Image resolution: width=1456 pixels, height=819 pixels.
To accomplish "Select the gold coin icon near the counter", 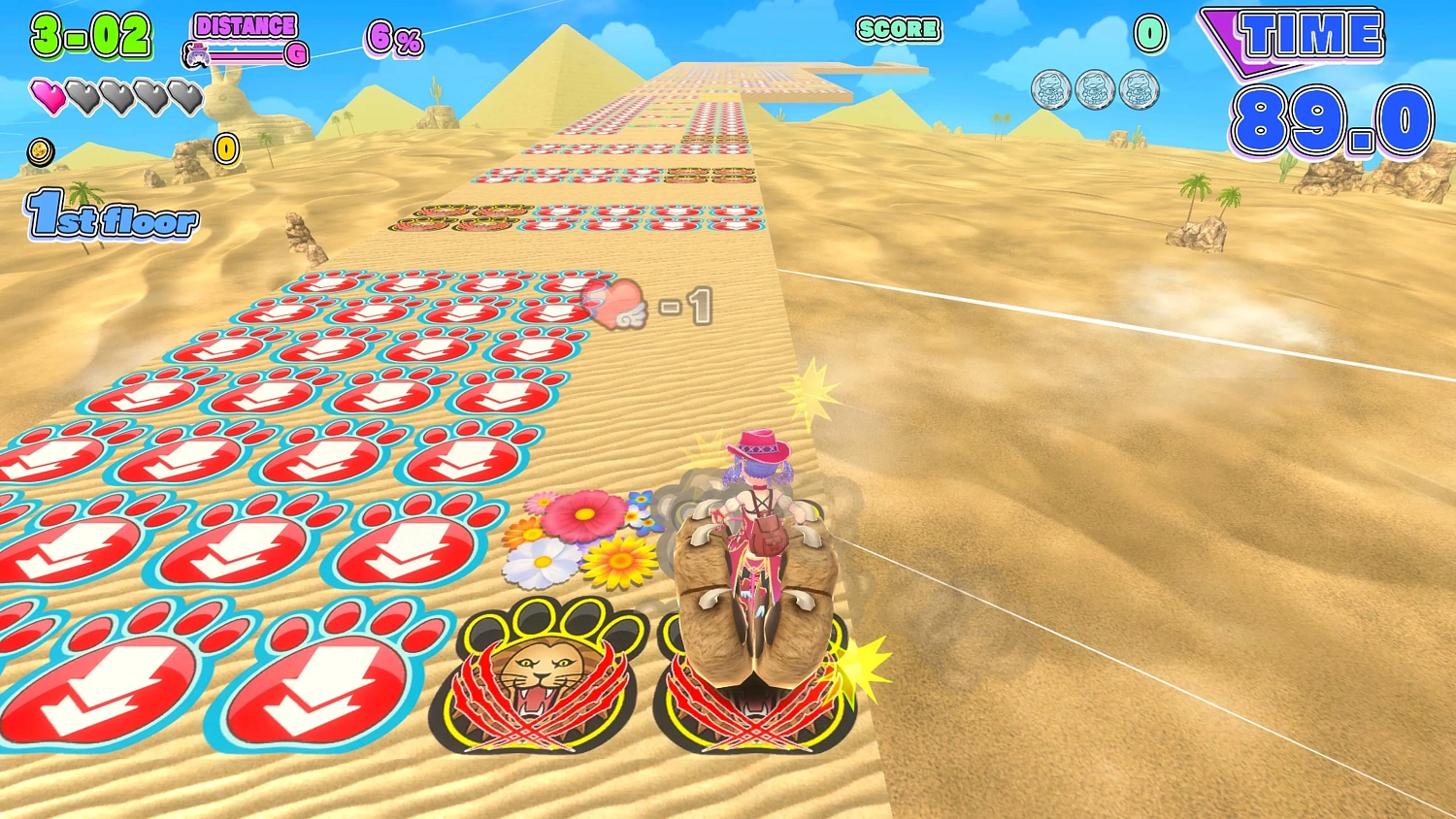I will click(41, 154).
